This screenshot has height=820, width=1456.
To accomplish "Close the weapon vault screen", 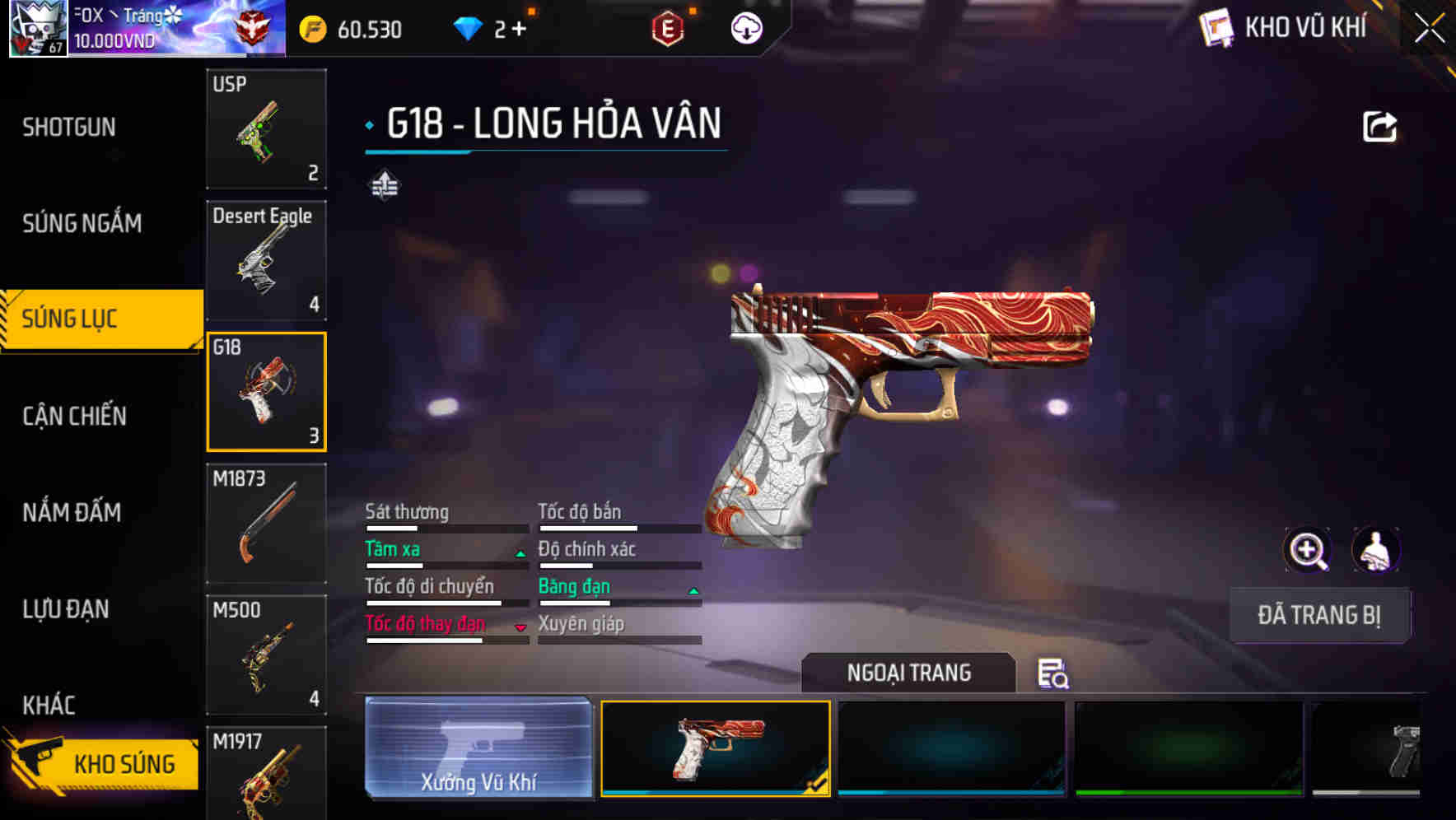I will pos(1429,29).
